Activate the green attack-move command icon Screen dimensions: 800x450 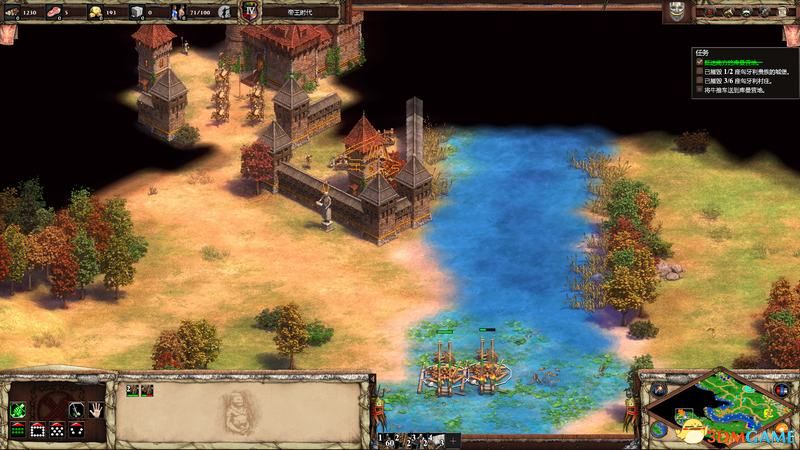tap(16, 409)
